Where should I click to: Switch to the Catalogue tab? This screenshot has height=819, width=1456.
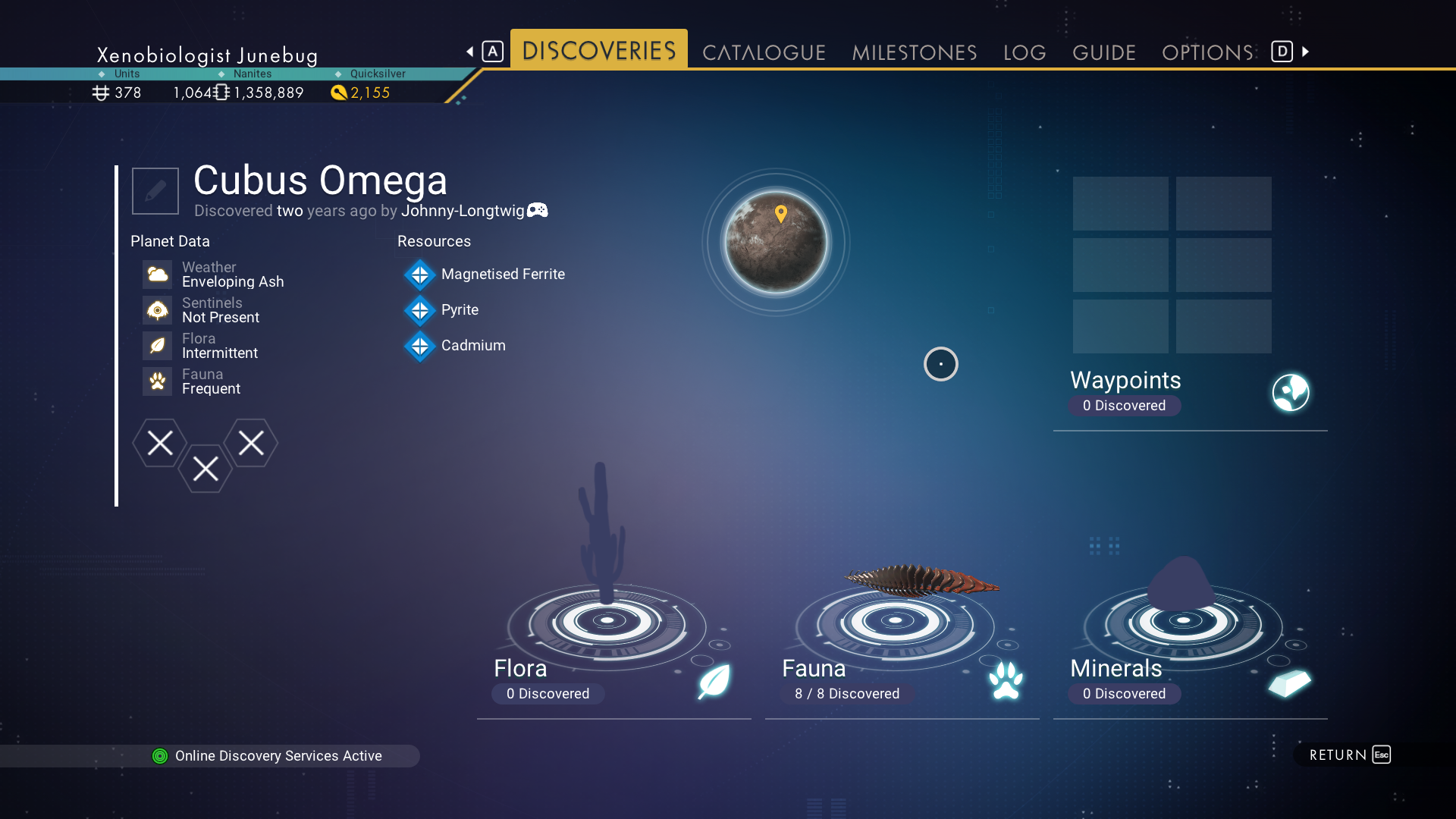point(764,52)
